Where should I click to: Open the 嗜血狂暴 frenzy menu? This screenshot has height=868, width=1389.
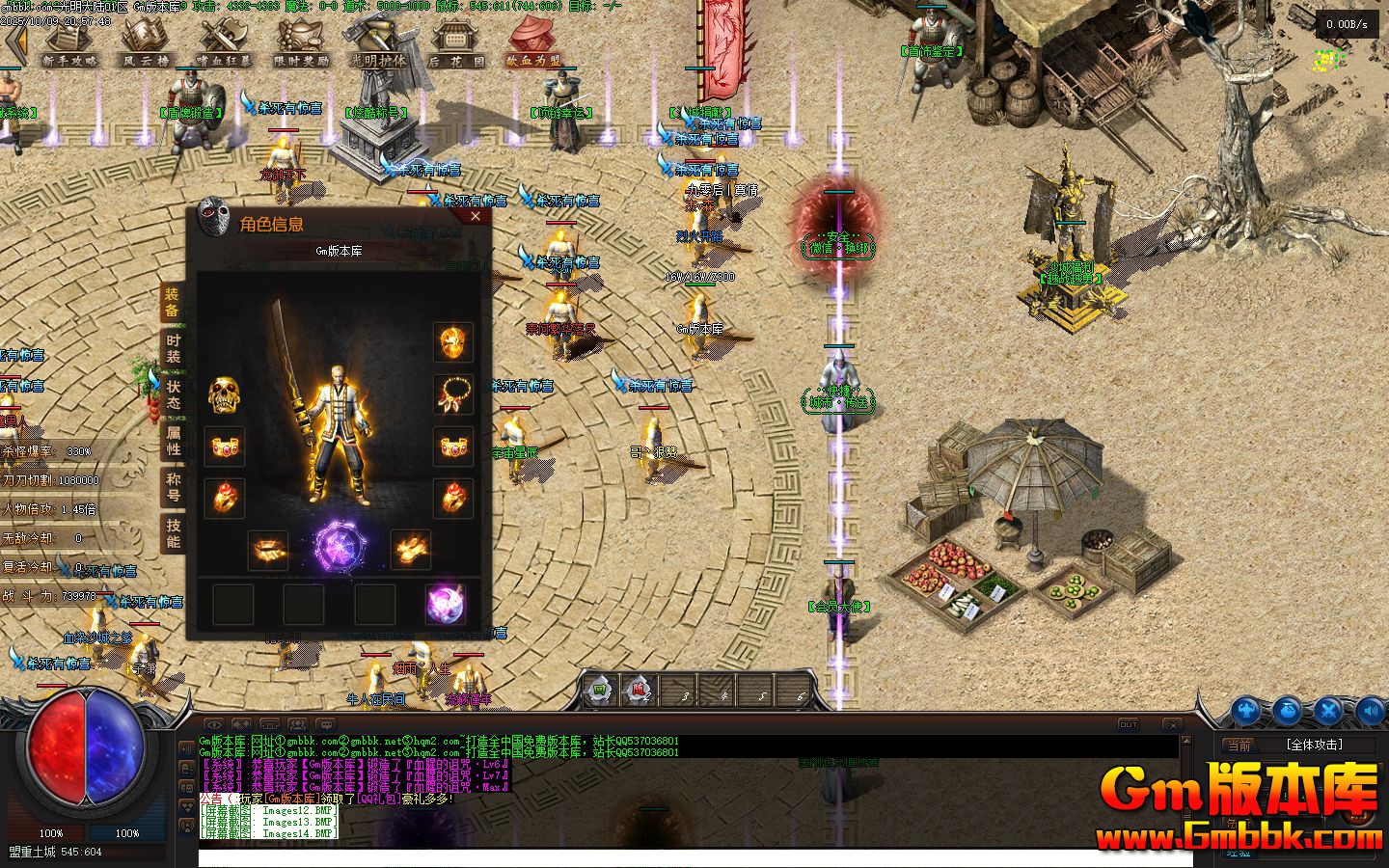224,44
